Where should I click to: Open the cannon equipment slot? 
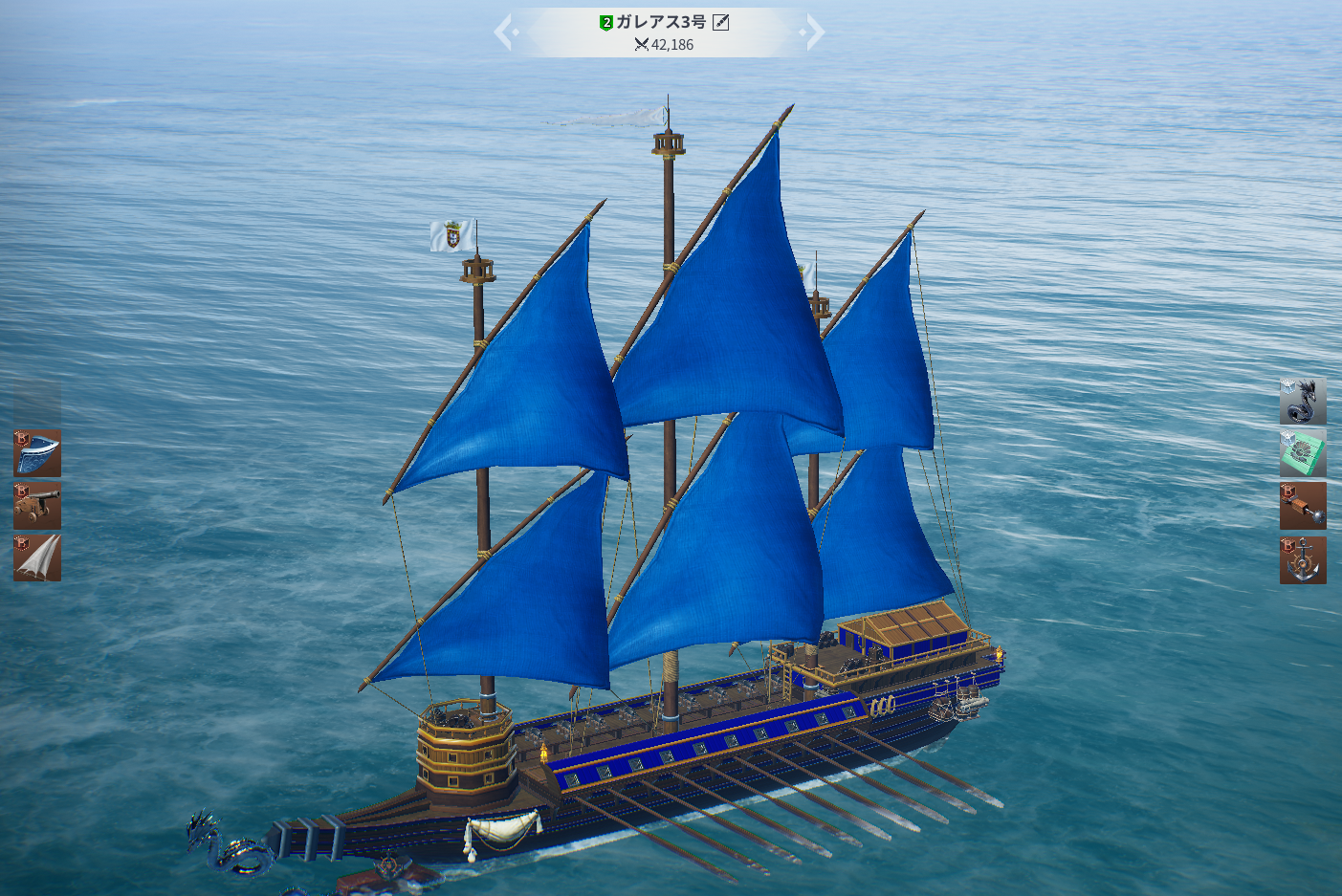pyautogui.click(x=37, y=506)
